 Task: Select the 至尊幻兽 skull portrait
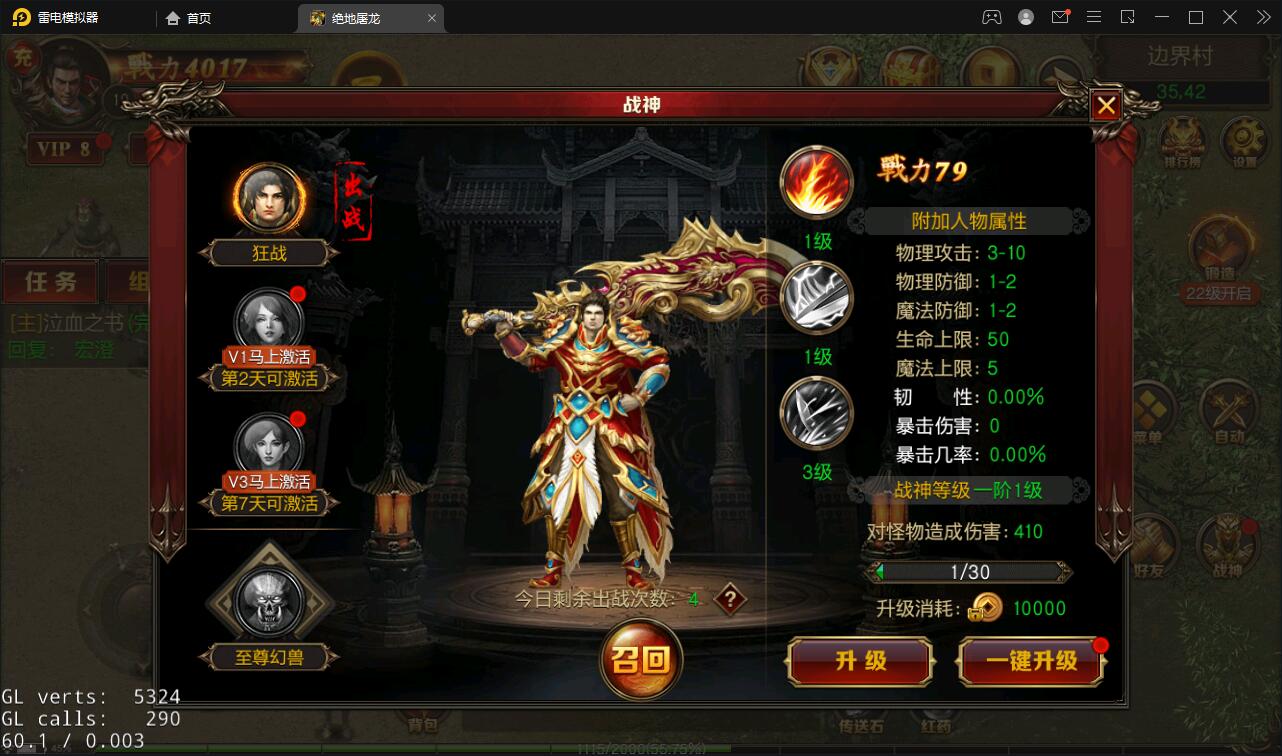[x=268, y=601]
